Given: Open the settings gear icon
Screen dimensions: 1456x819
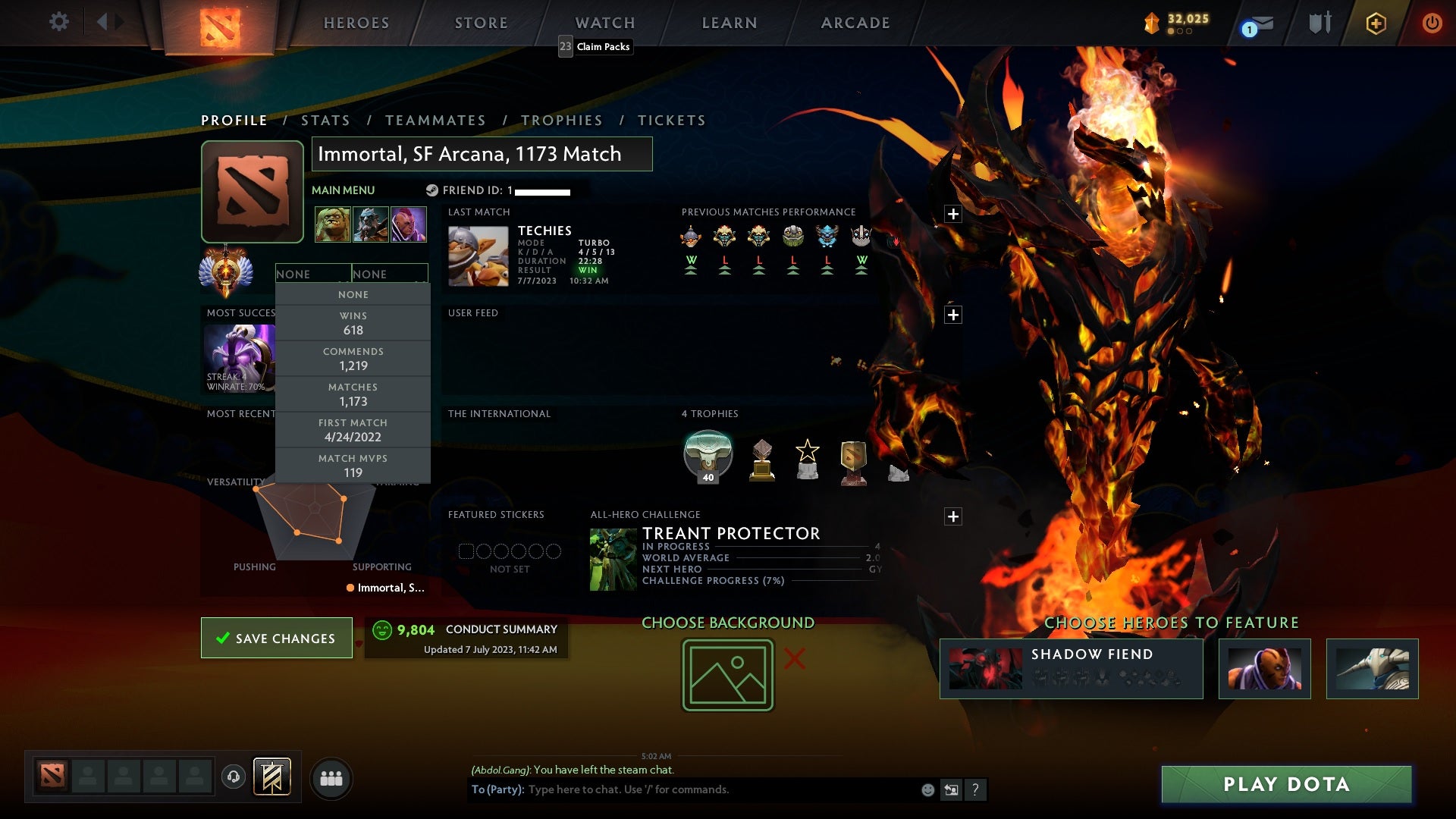Looking at the screenshot, I should [59, 23].
